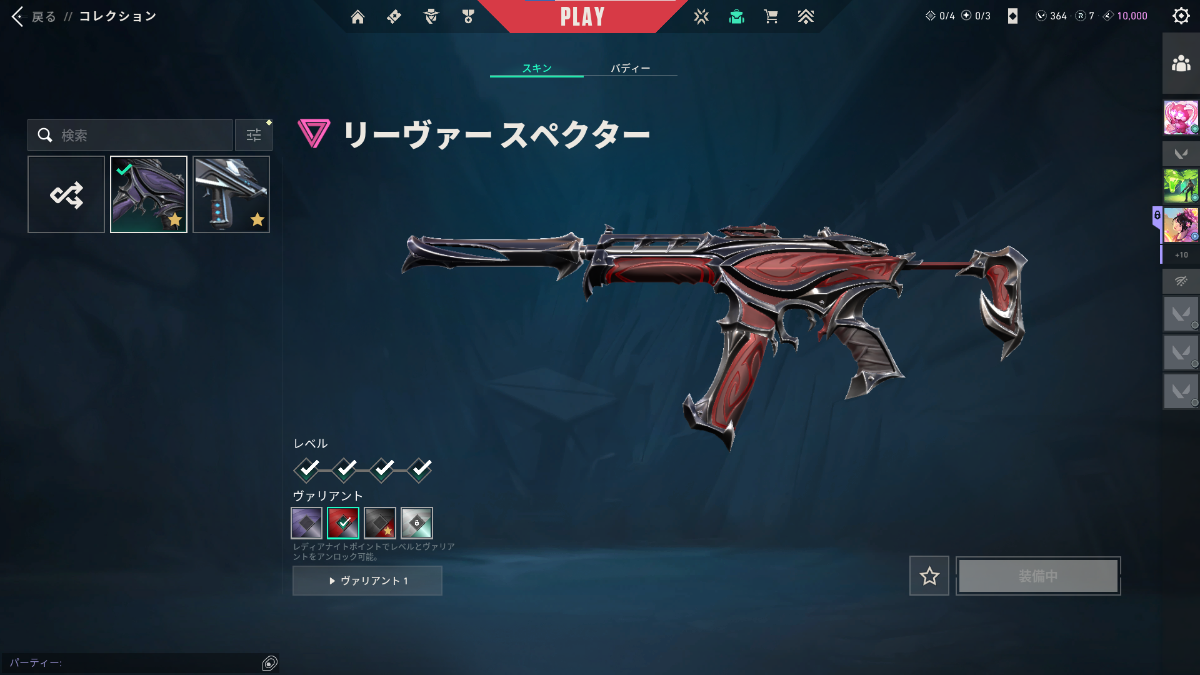
Task: Open the settings gear
Action: 1180,16
